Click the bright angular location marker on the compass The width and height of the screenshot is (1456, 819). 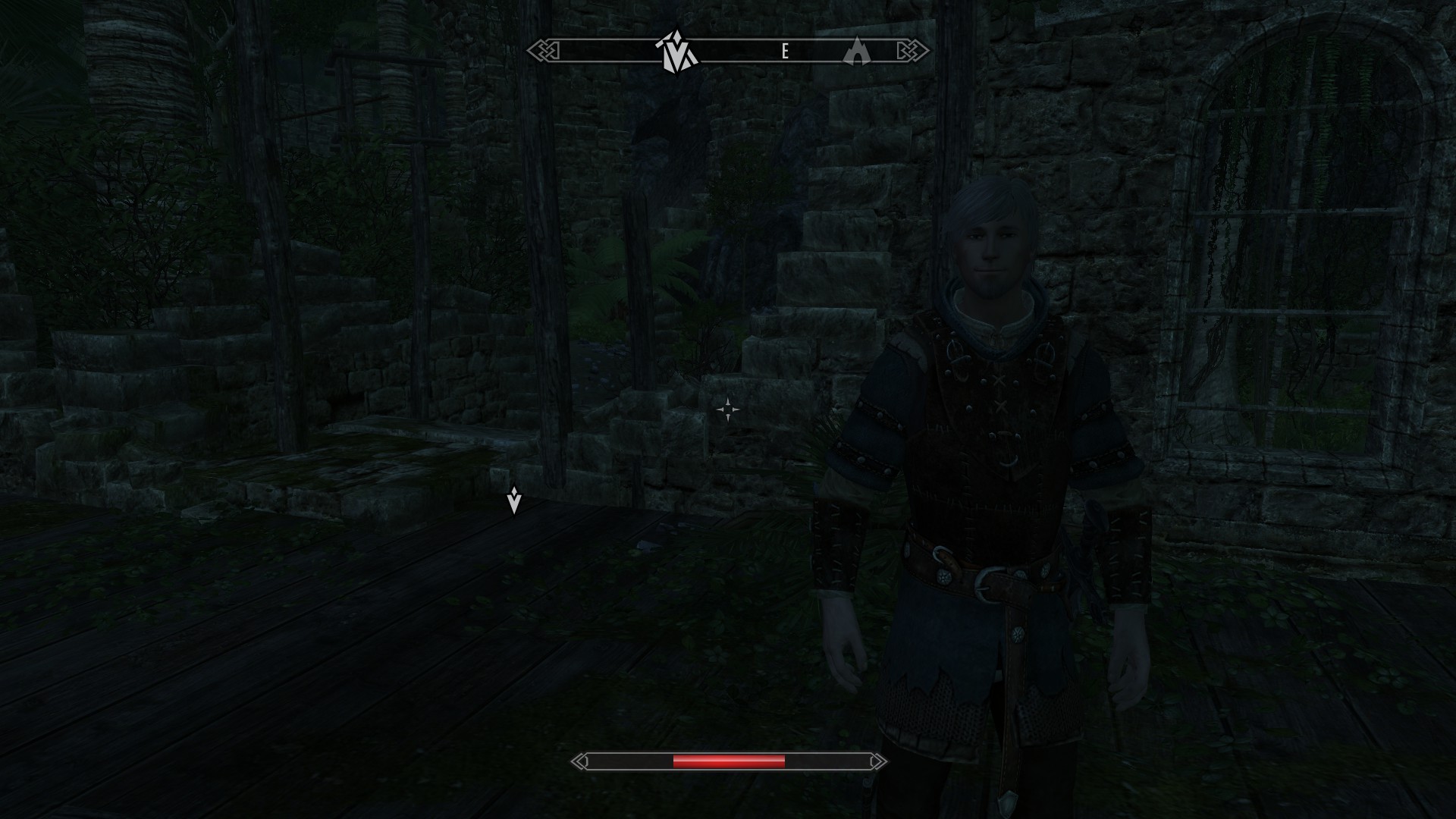pos(674,52)
